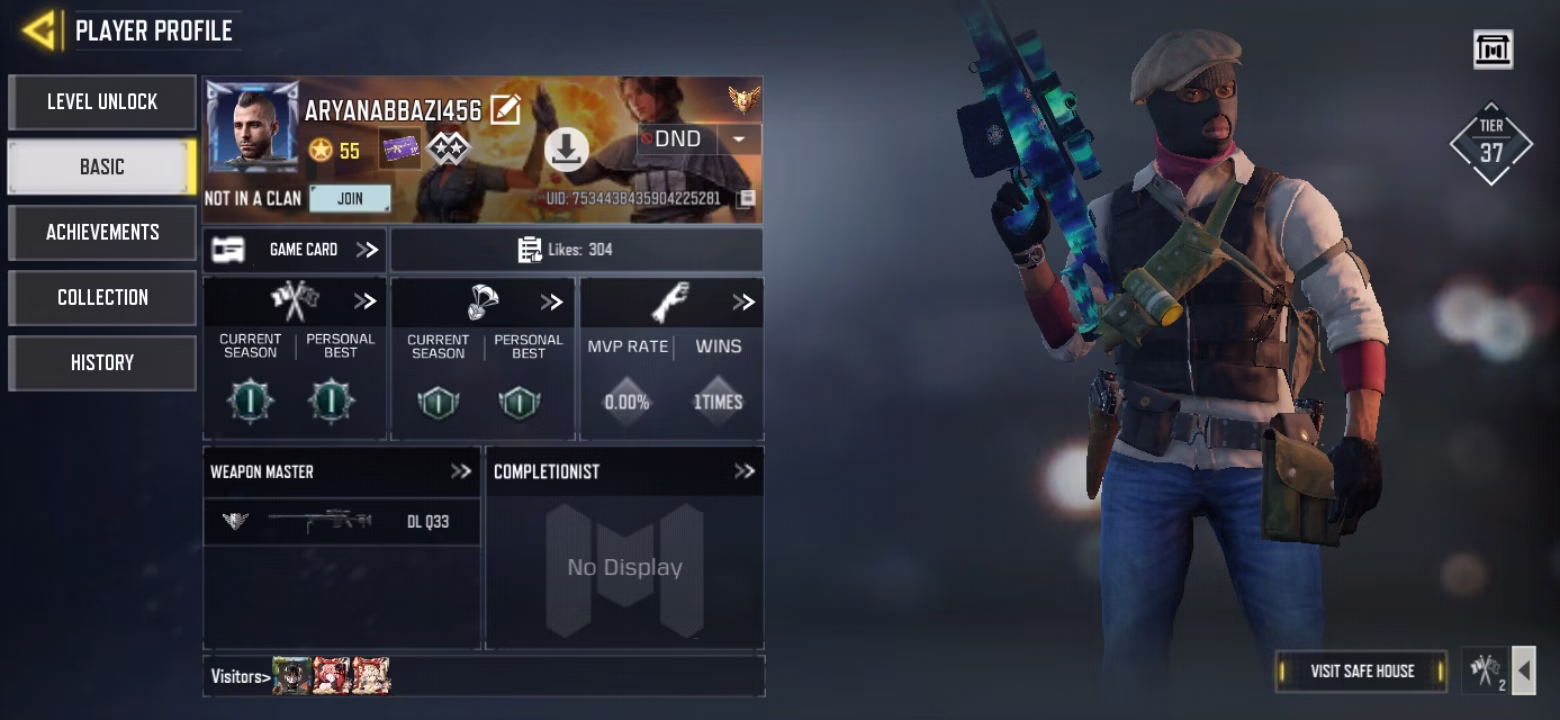This screenshot has height=720, width=1560.
Task: Click the download arrow icon
Action: (x=566, y=150)
